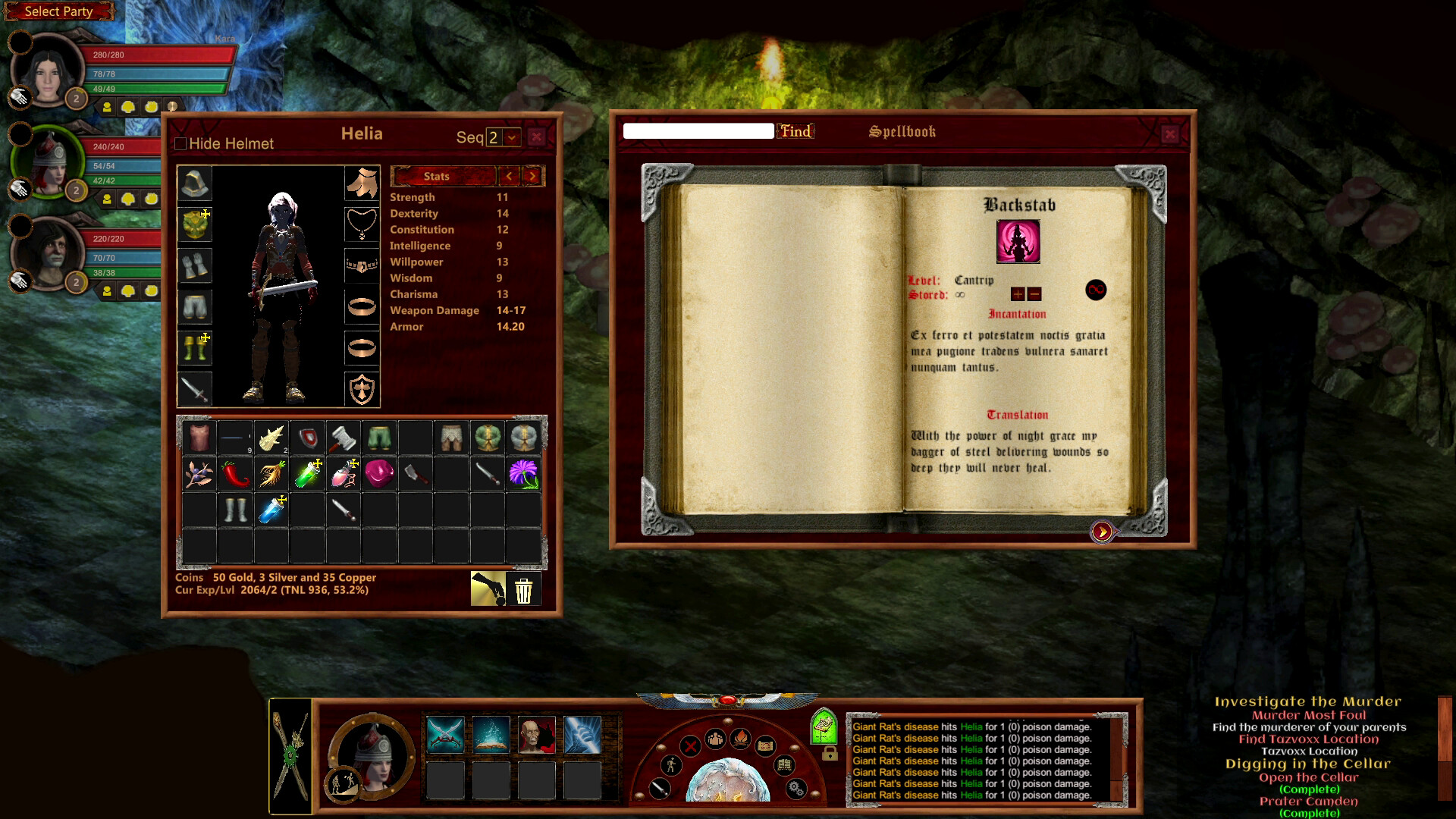Open the journal book icon on the orb panel
Viewport: 1456px width, 819px height.
784,764
